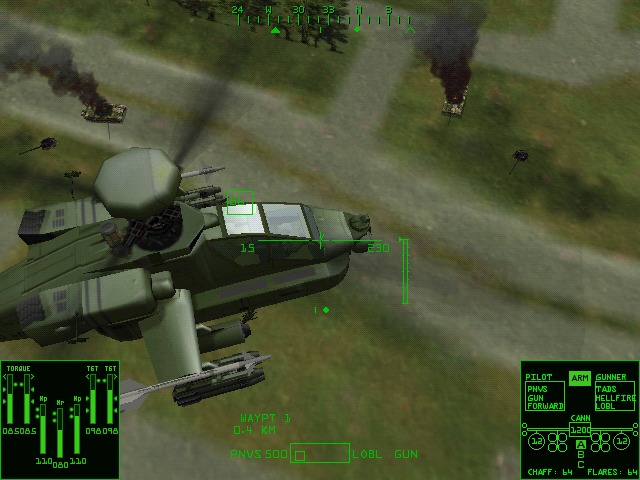Select the highlighted A weapon setting
640x480 pixels.
pos(580,443)
